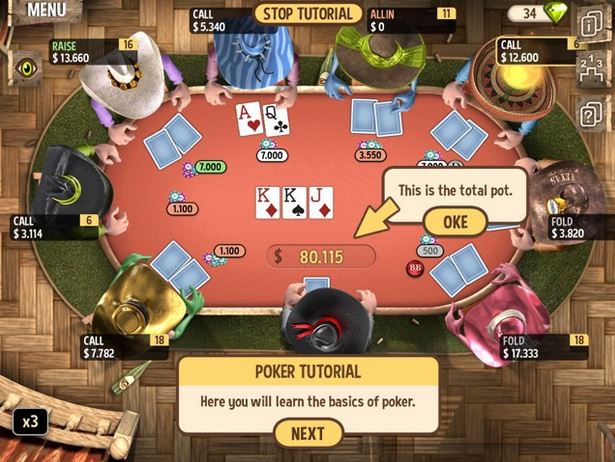Open the question mark cards help
This screenshot has width=615, height=462.
tap(591, 112)
